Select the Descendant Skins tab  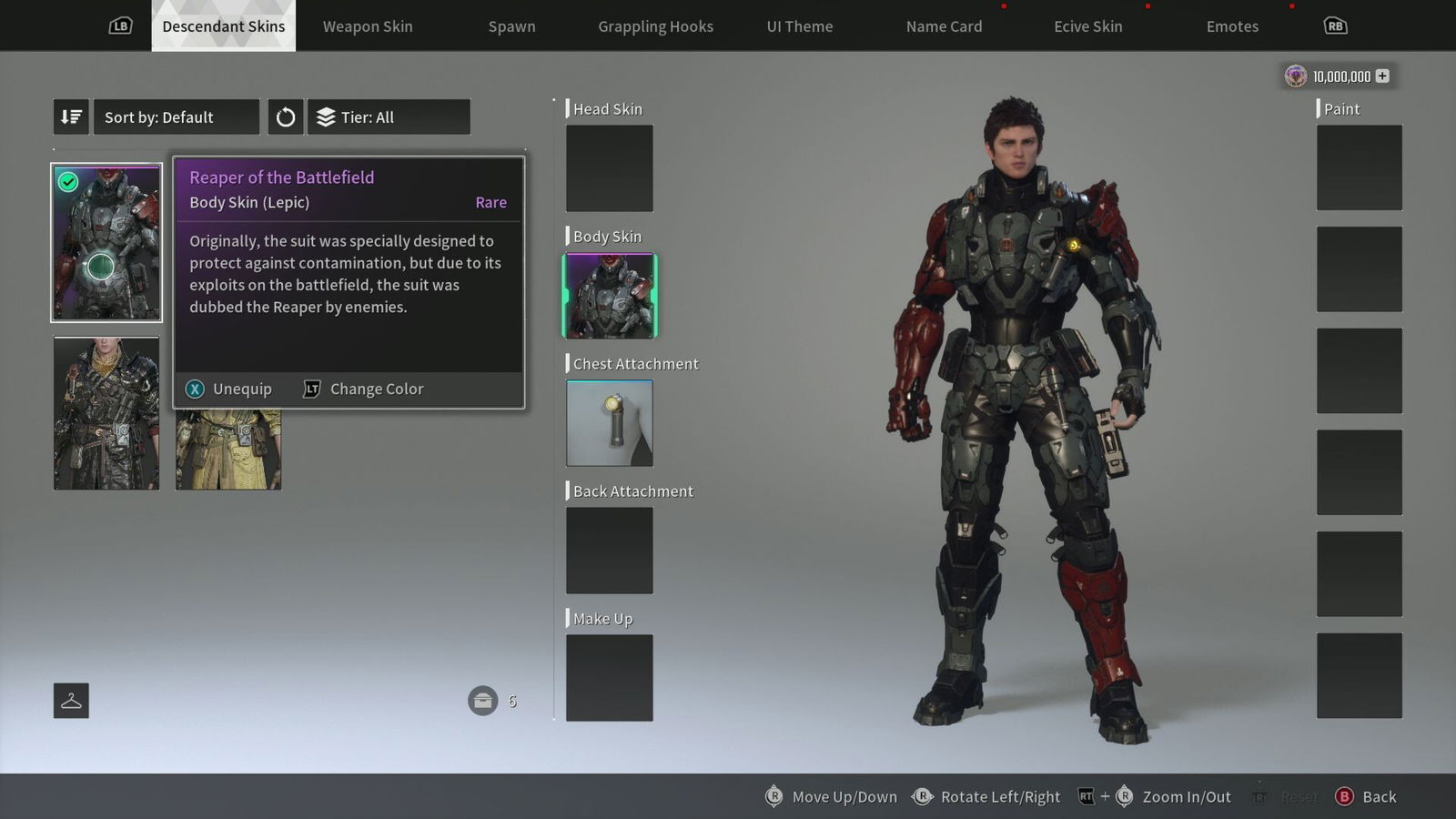pyautogui.click(x=223, y=26)
